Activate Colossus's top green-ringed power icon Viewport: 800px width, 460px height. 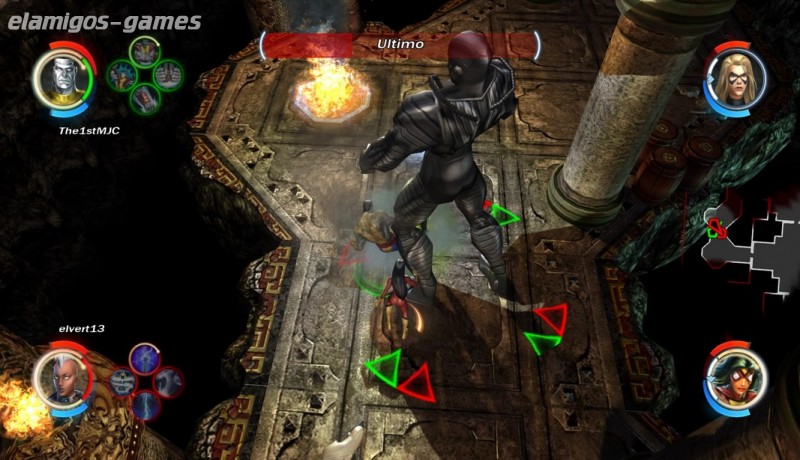146,52
